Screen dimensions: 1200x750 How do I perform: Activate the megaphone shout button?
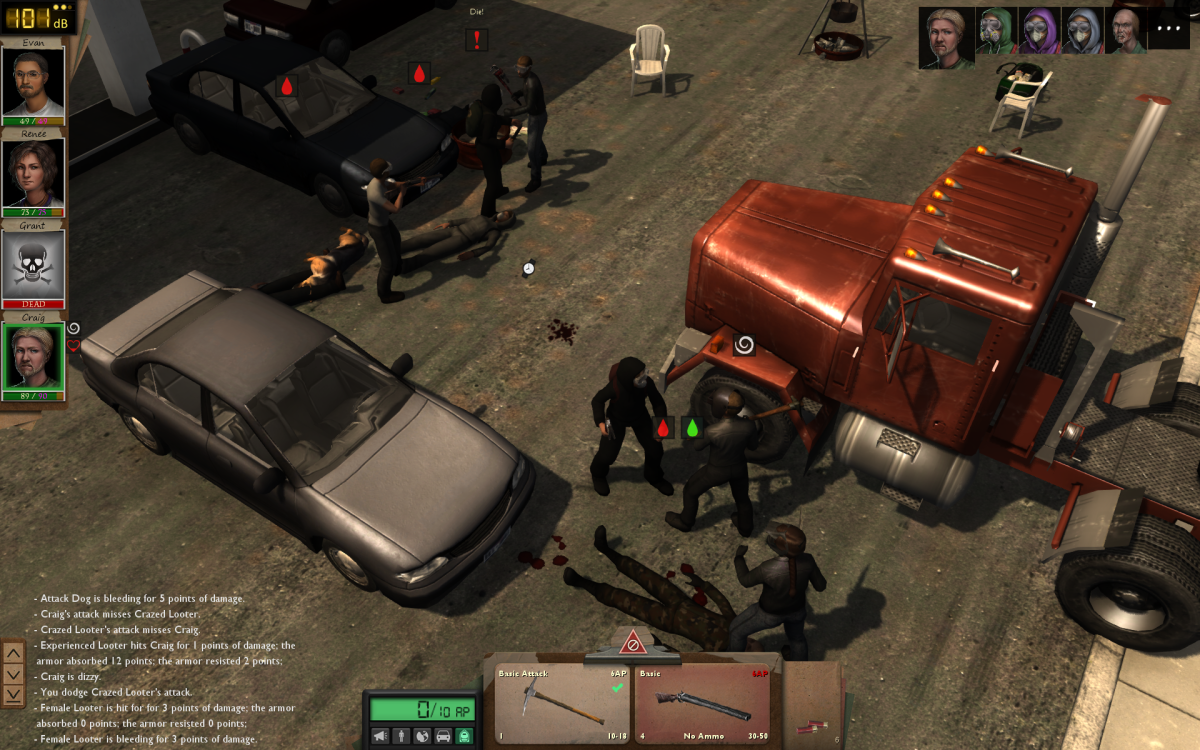380,736
